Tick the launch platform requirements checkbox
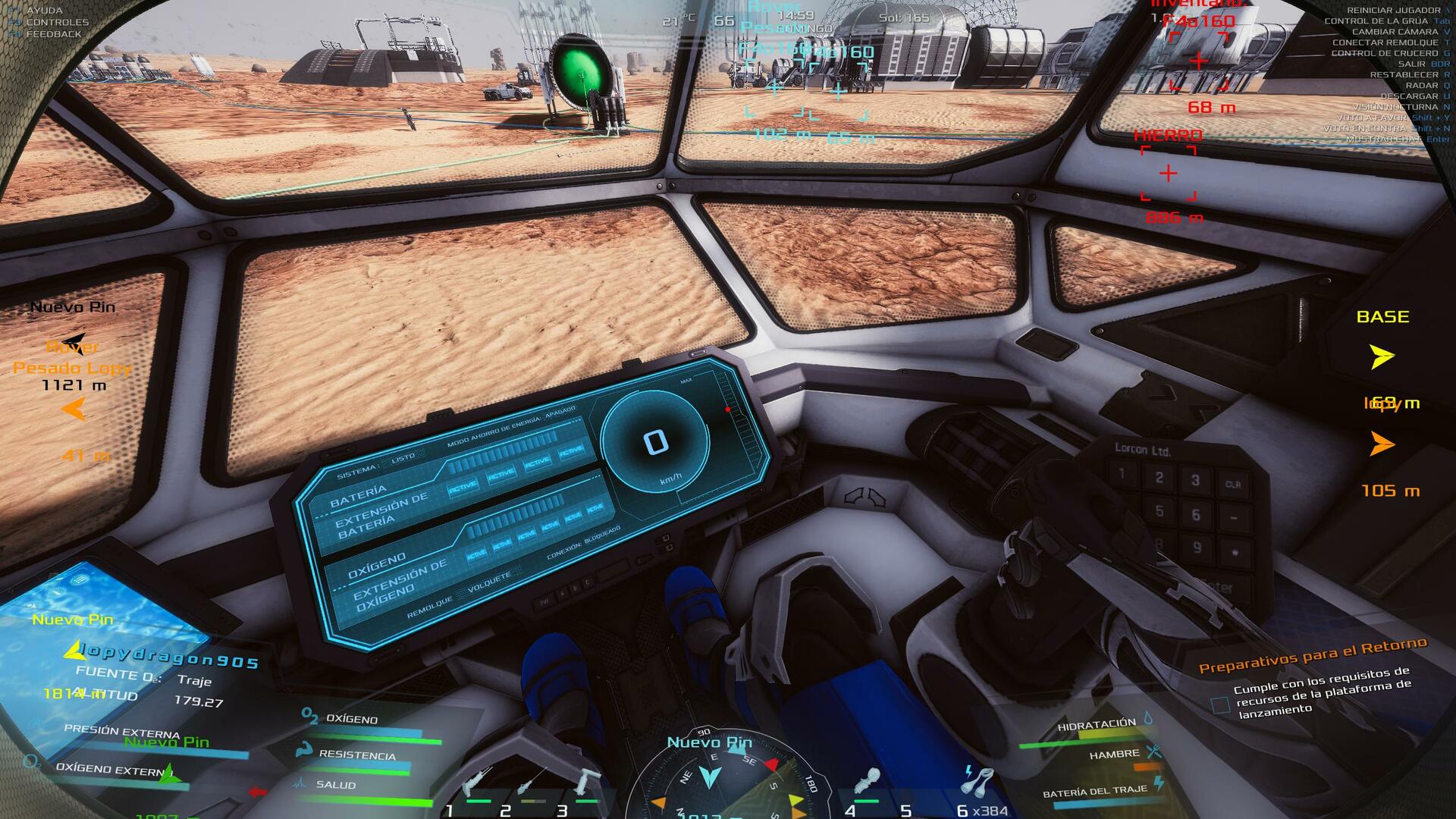The height and width of the screenshot is (819, 1456). [x=1220, y=705]
